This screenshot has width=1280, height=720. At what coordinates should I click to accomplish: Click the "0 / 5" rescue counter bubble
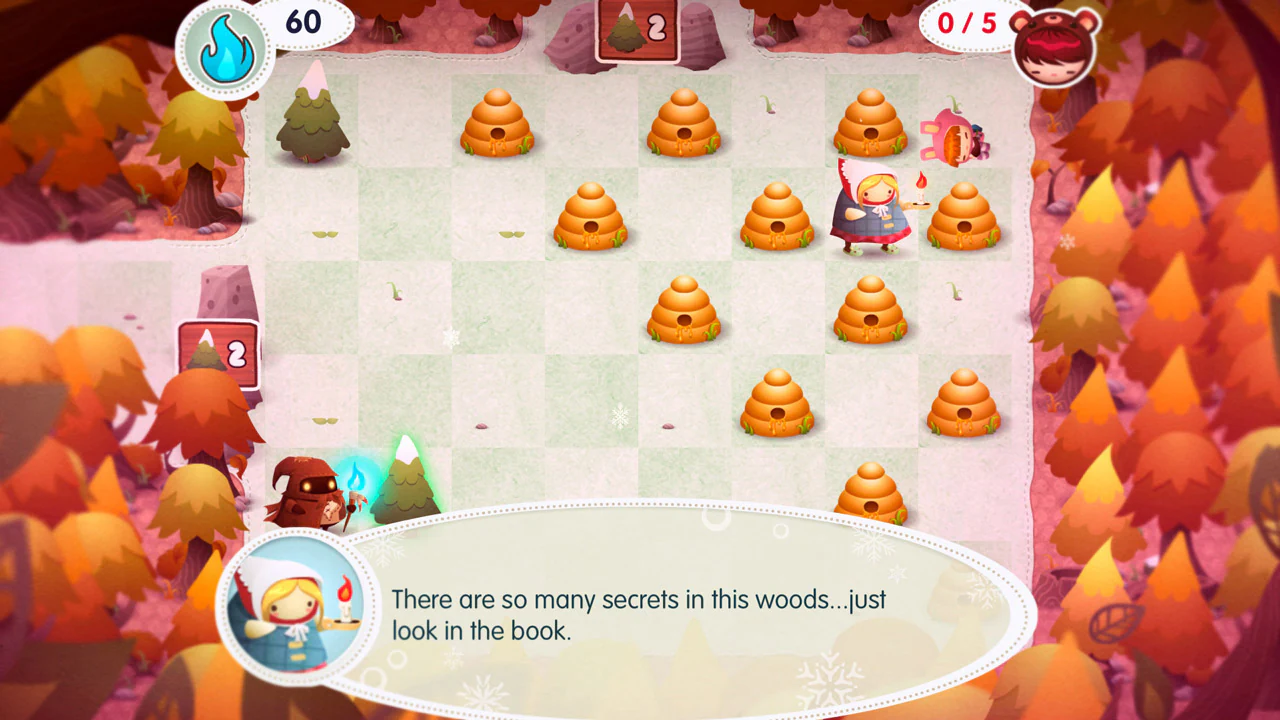click(x=968, y=22)
